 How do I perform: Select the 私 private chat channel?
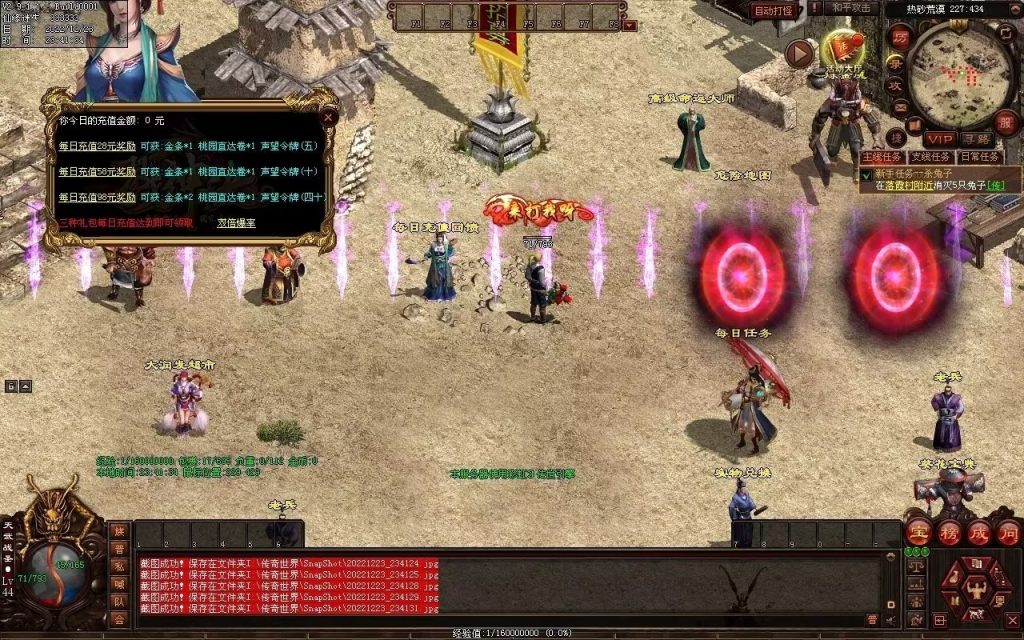click(119, 567)
